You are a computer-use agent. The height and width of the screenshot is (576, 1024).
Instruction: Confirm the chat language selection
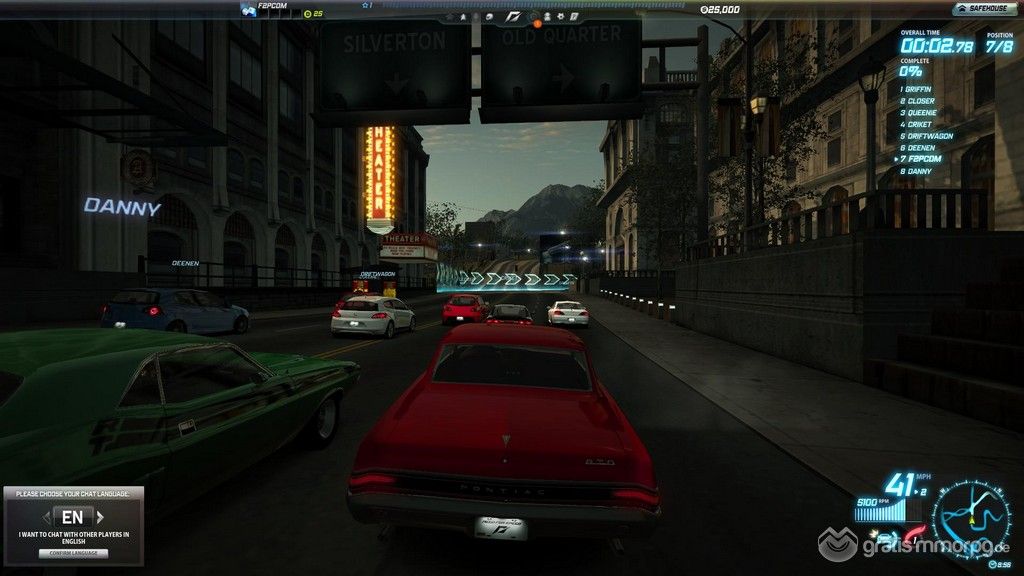tap(73, 553)
